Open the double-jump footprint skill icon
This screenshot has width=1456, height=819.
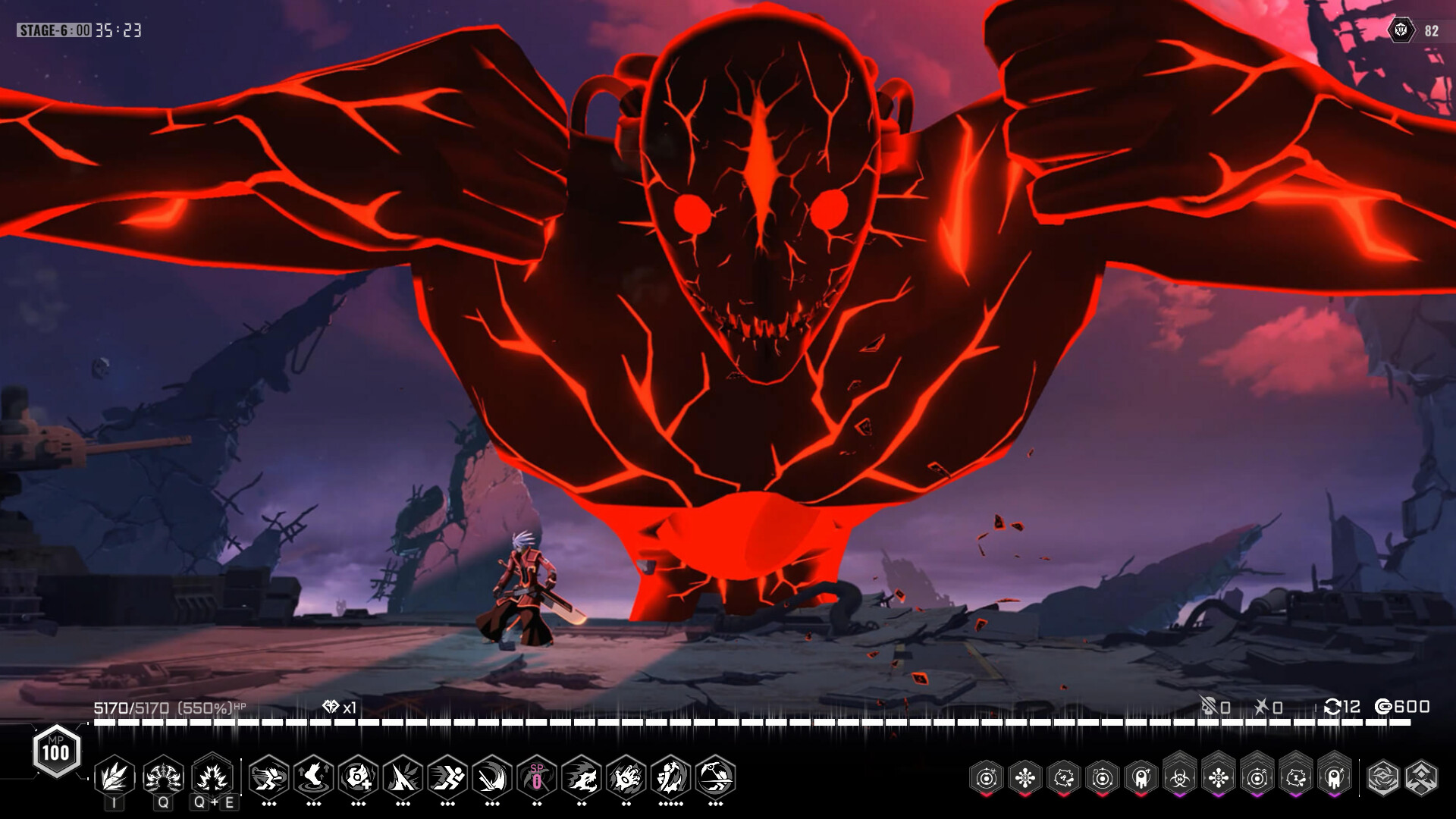tap(313, 778)
